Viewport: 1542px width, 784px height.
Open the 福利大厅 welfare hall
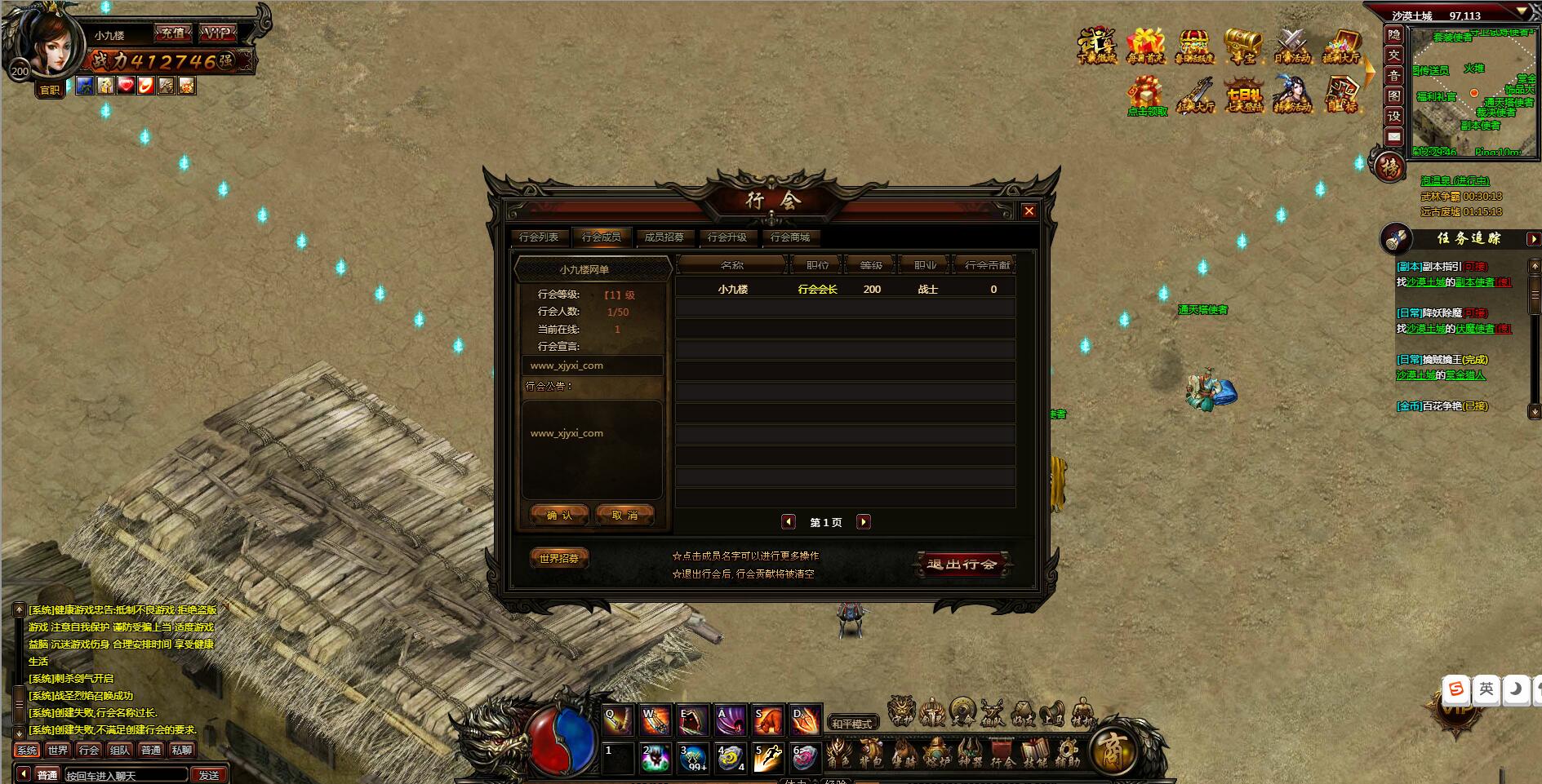[1340, 45]
